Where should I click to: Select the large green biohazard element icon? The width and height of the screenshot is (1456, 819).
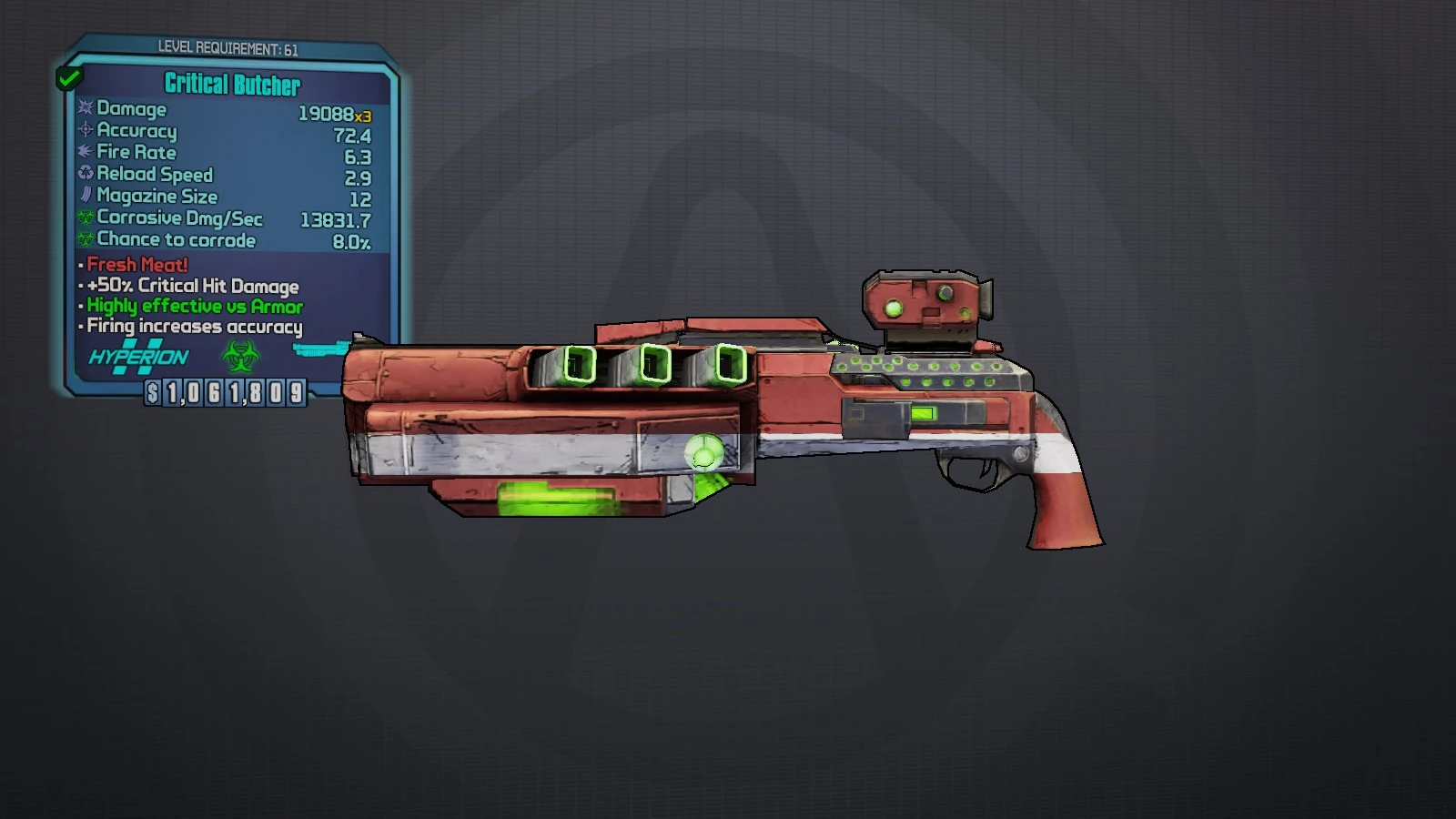(239, 357)
